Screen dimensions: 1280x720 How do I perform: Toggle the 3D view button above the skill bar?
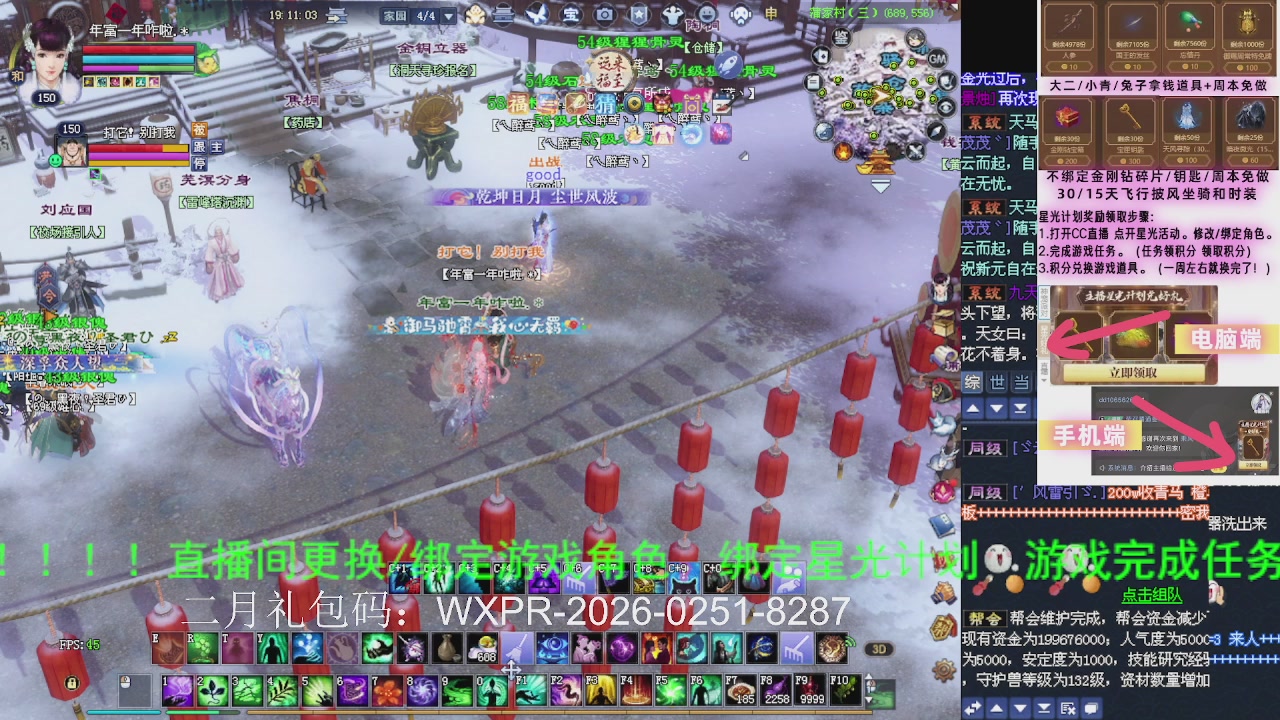pyautogui.click(x=880, y=648)
